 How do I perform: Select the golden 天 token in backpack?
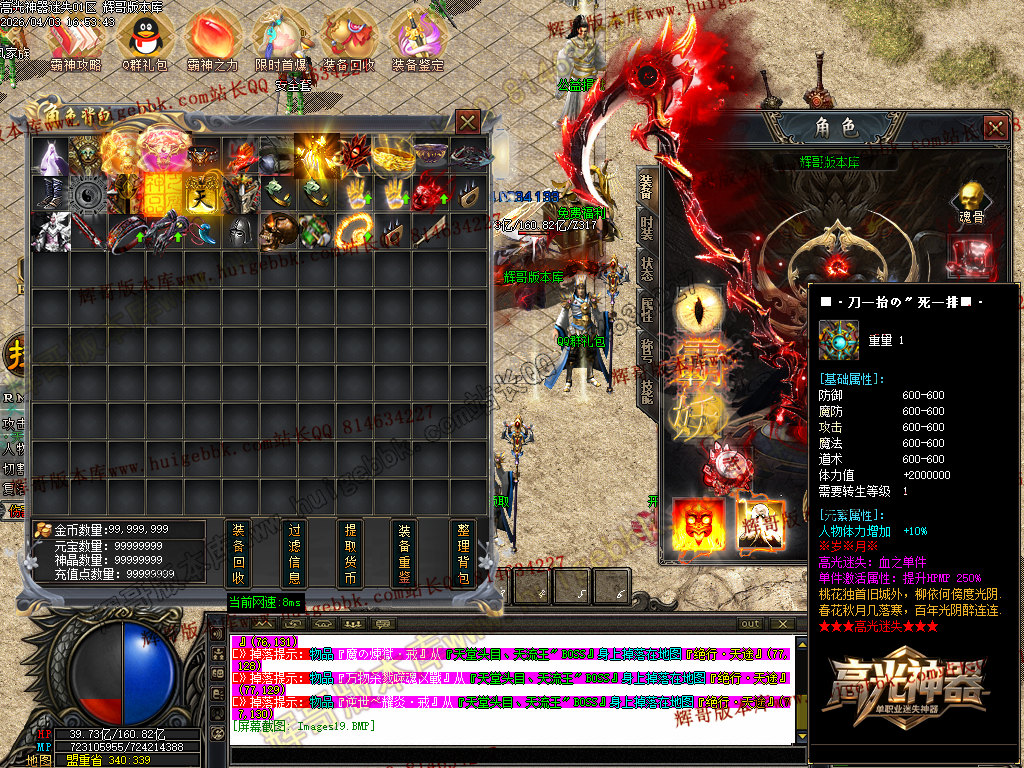[x=201, y=193]
